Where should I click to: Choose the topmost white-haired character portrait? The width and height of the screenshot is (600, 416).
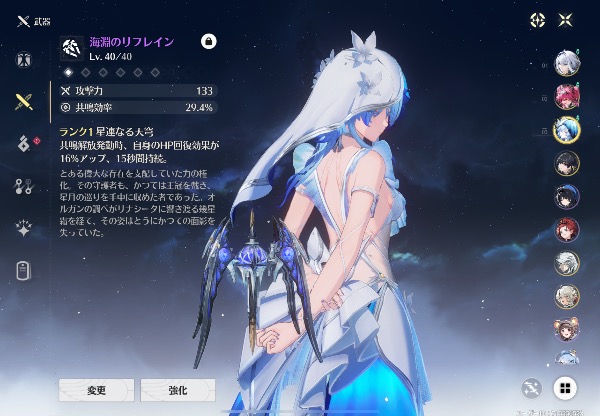(x=566, y=64)
